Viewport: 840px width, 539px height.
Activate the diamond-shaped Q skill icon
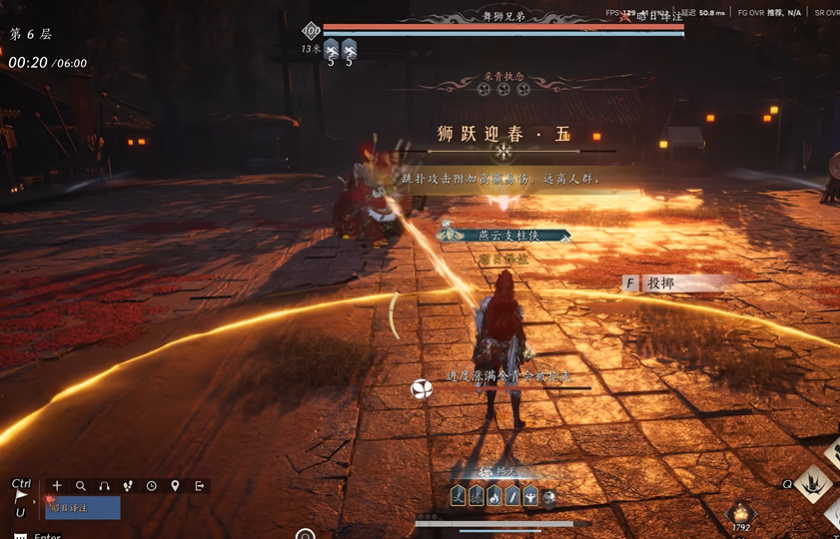click(x=814, y=485)
